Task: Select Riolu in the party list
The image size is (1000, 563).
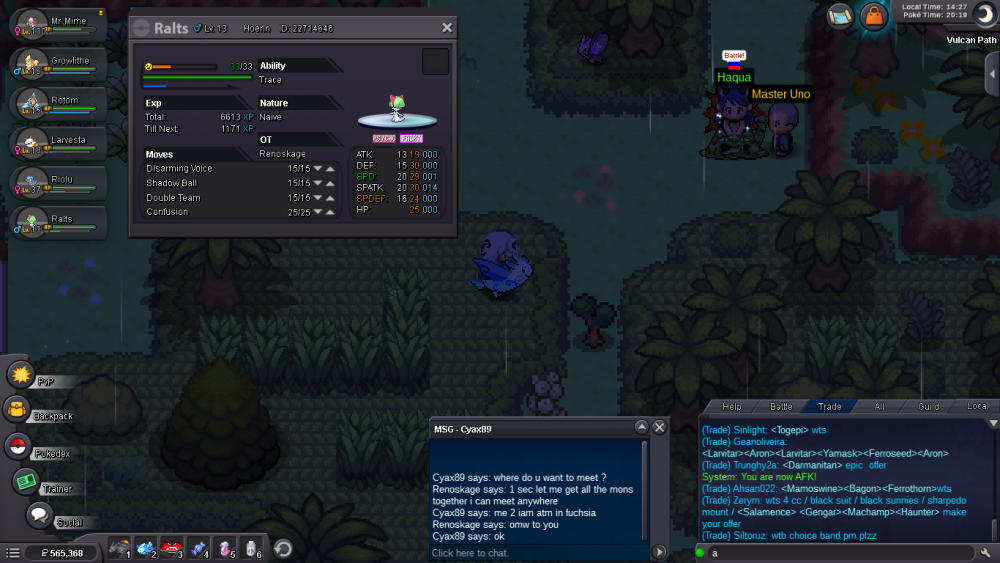Action: coord(60,183)
